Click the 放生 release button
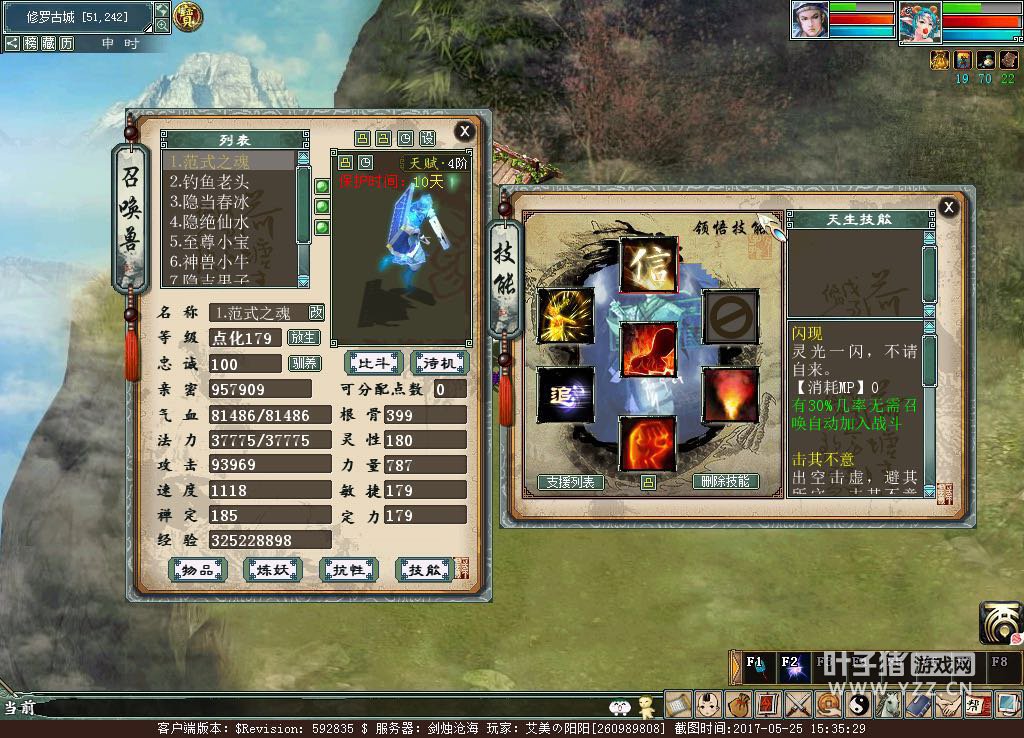This screenshot has width=1024, height=738. 303,338
